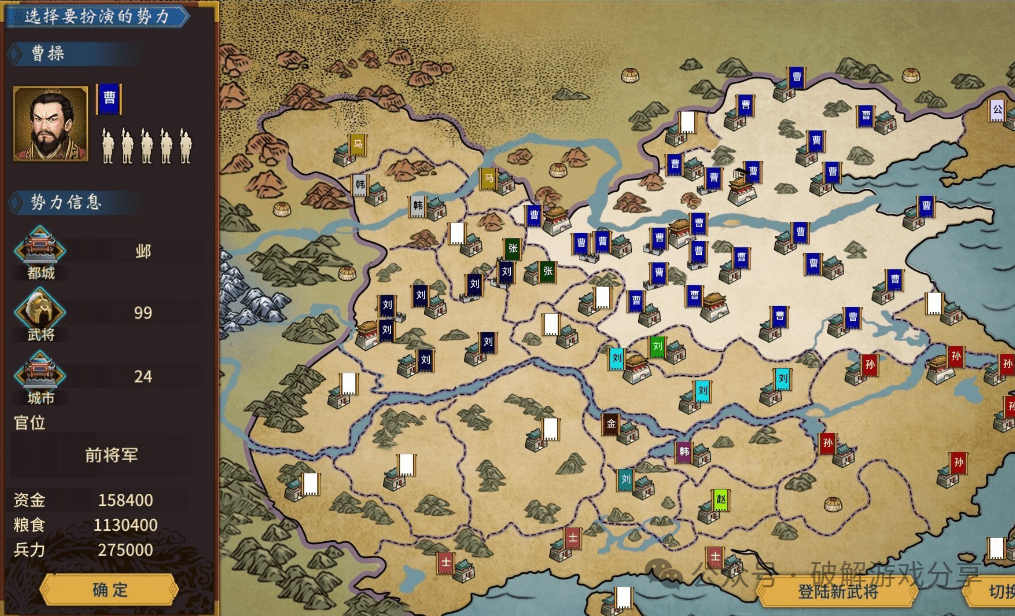Confirm faction with the 确定 button
This screenshot has width=1015, height=616.
coord(109,590)
